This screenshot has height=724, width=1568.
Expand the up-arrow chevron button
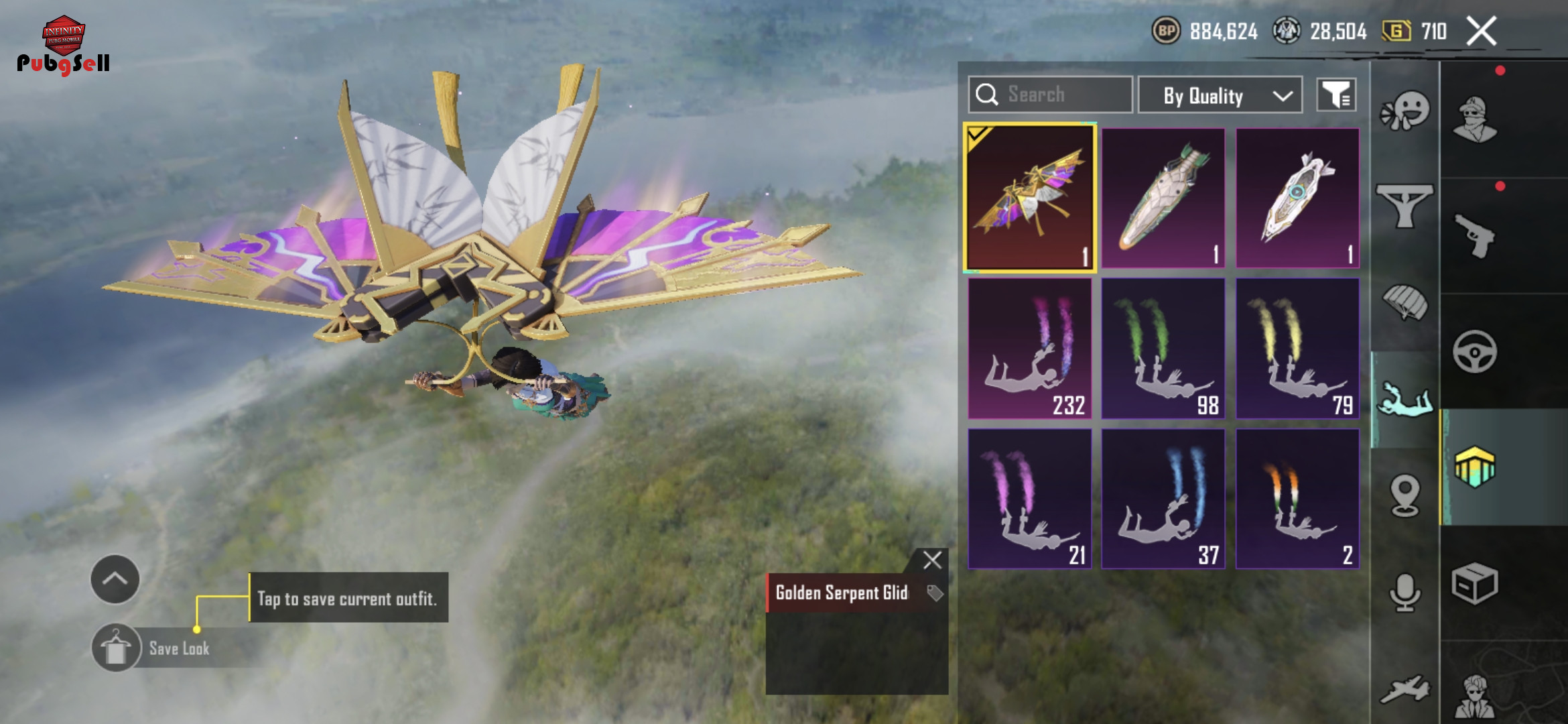pyautogui.click(x=115, y=579)
